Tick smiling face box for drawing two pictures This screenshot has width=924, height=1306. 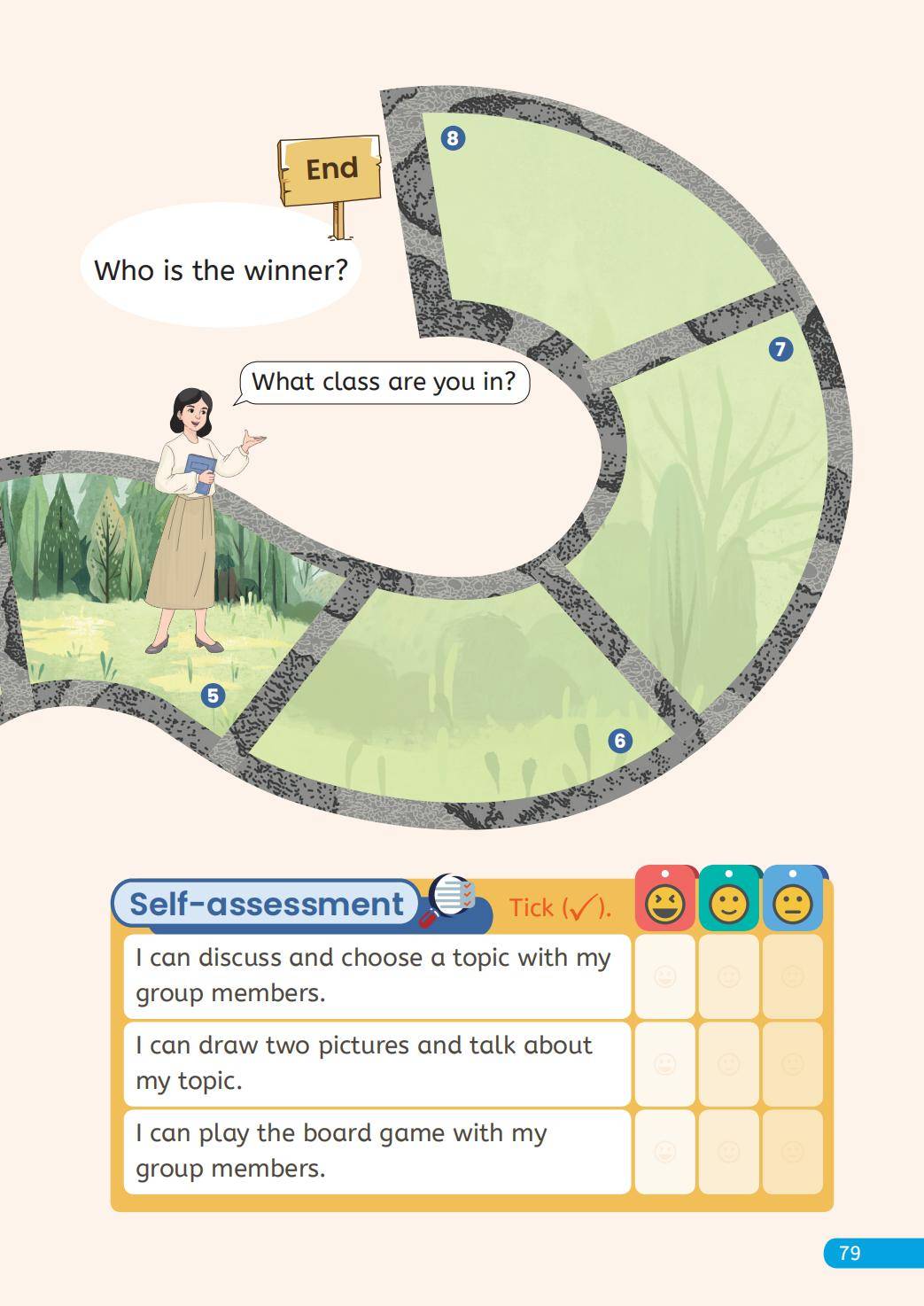click(728, 1064)
